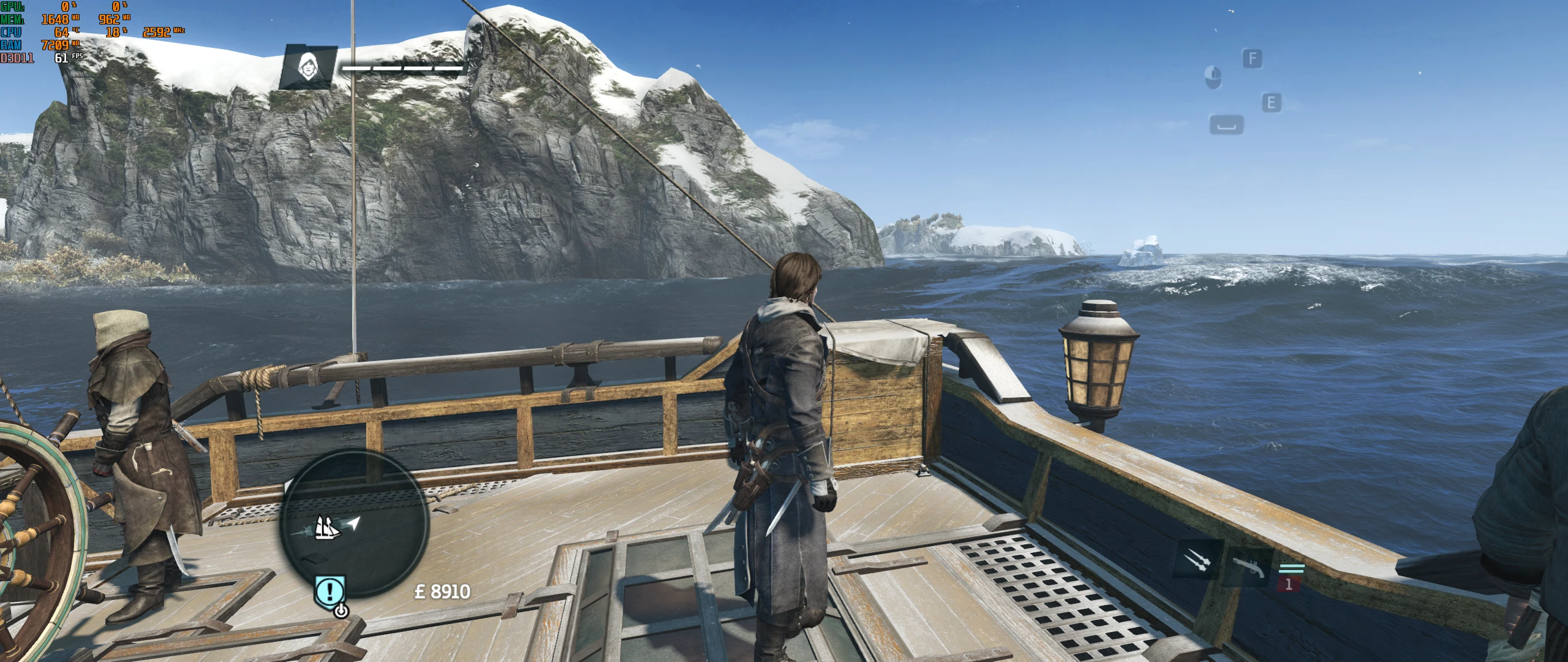This screenshot has height=662, width=1568.
Task: Click the mouse button prompt icon
Action: 1213,77
